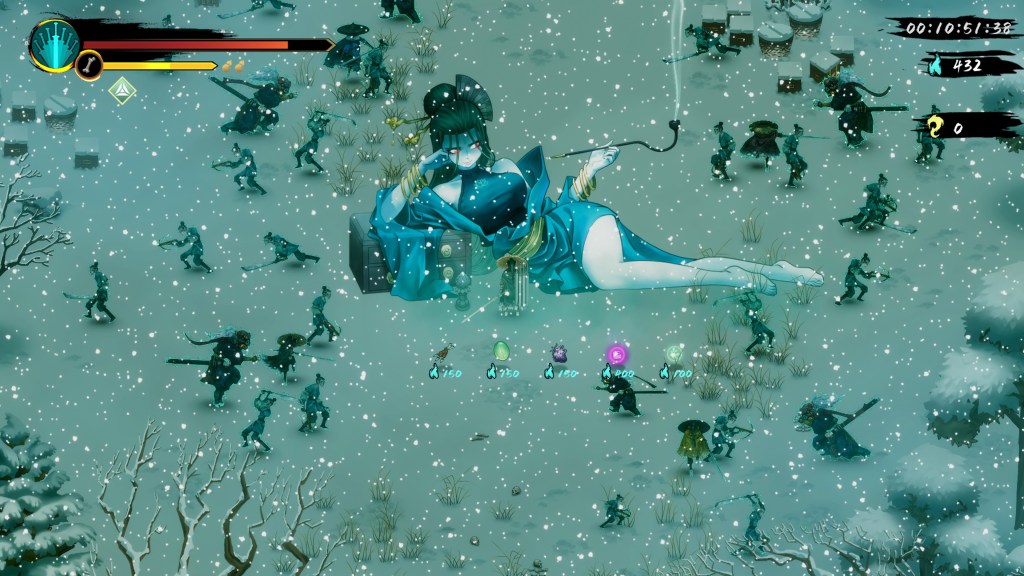Buy the meat drumstick for 150
Screen dimensions: 1024x576
click(443, 353)
